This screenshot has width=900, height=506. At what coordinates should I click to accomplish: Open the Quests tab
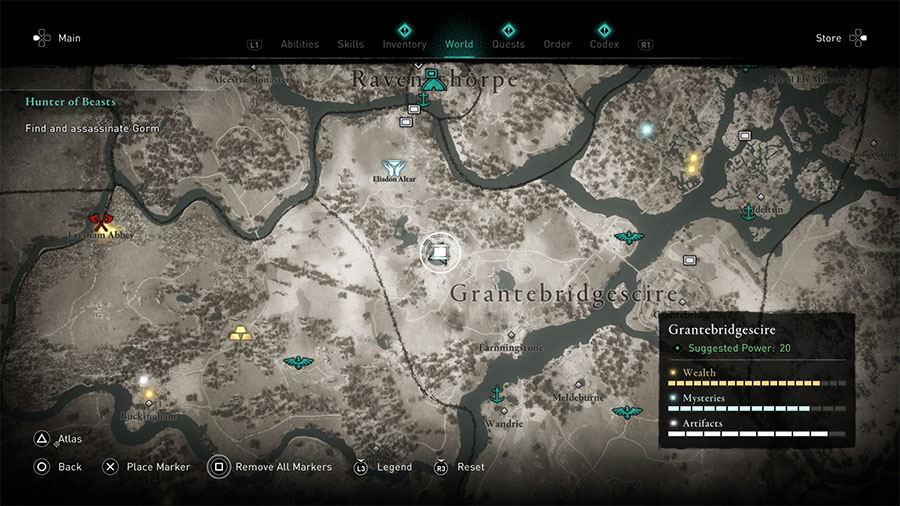pos(508,44)
